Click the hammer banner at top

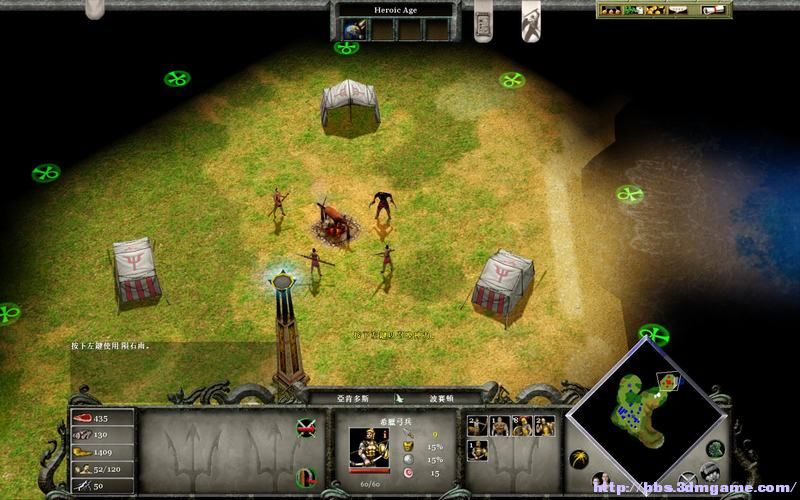point(530,20)
